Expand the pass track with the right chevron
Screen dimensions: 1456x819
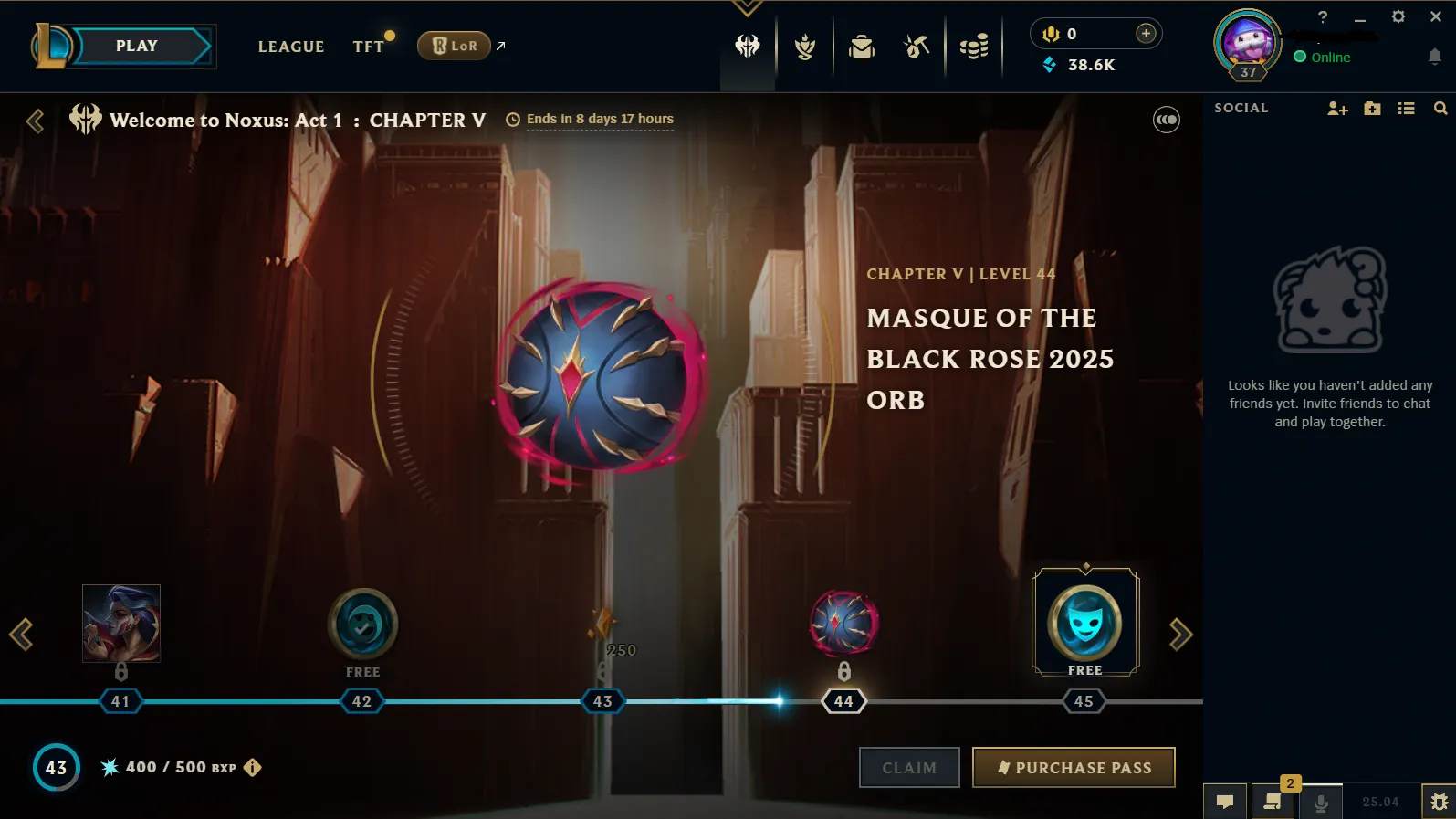[1180, 634]
